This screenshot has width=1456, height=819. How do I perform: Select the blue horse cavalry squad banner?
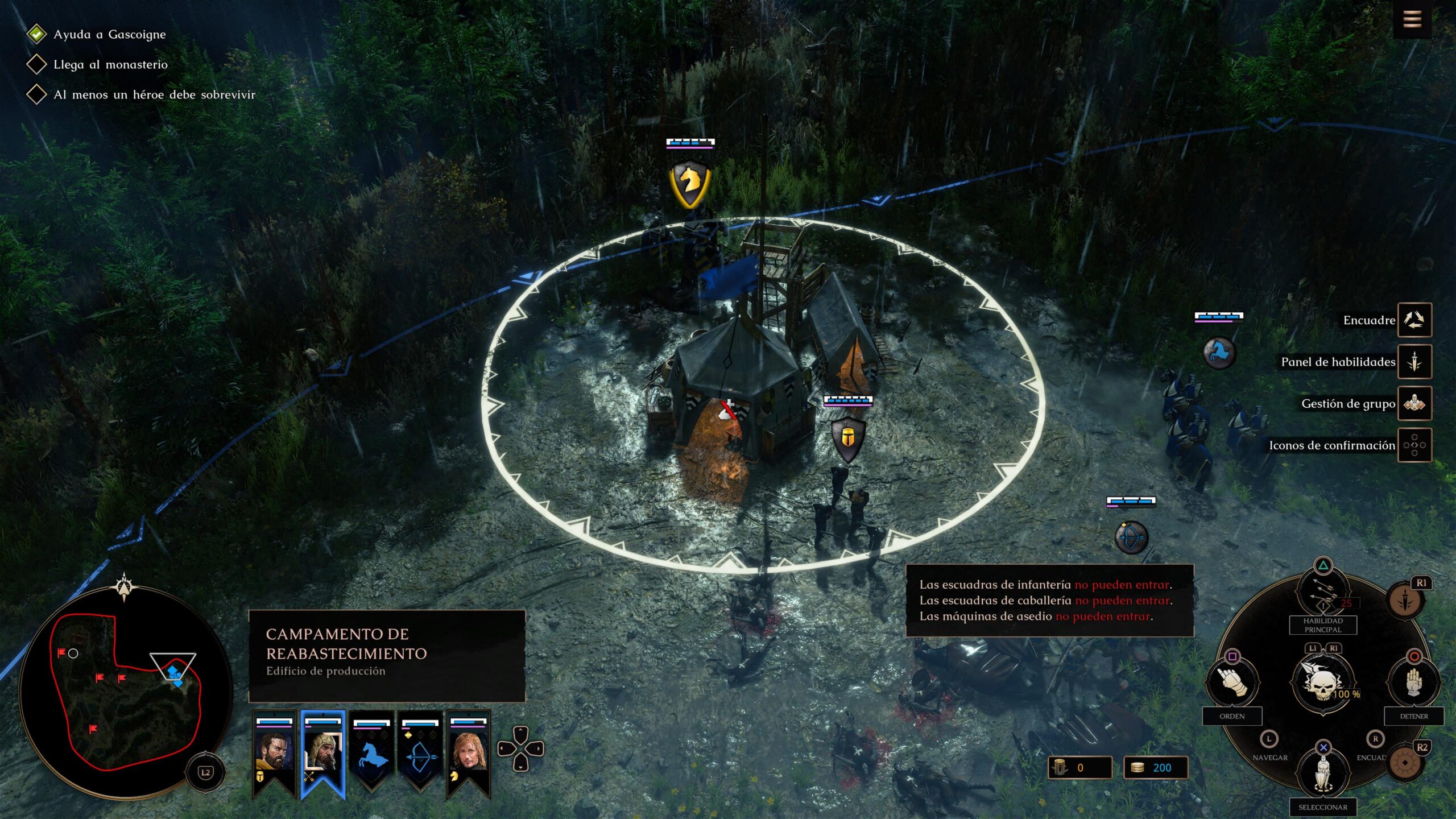[x=371, y=751]
